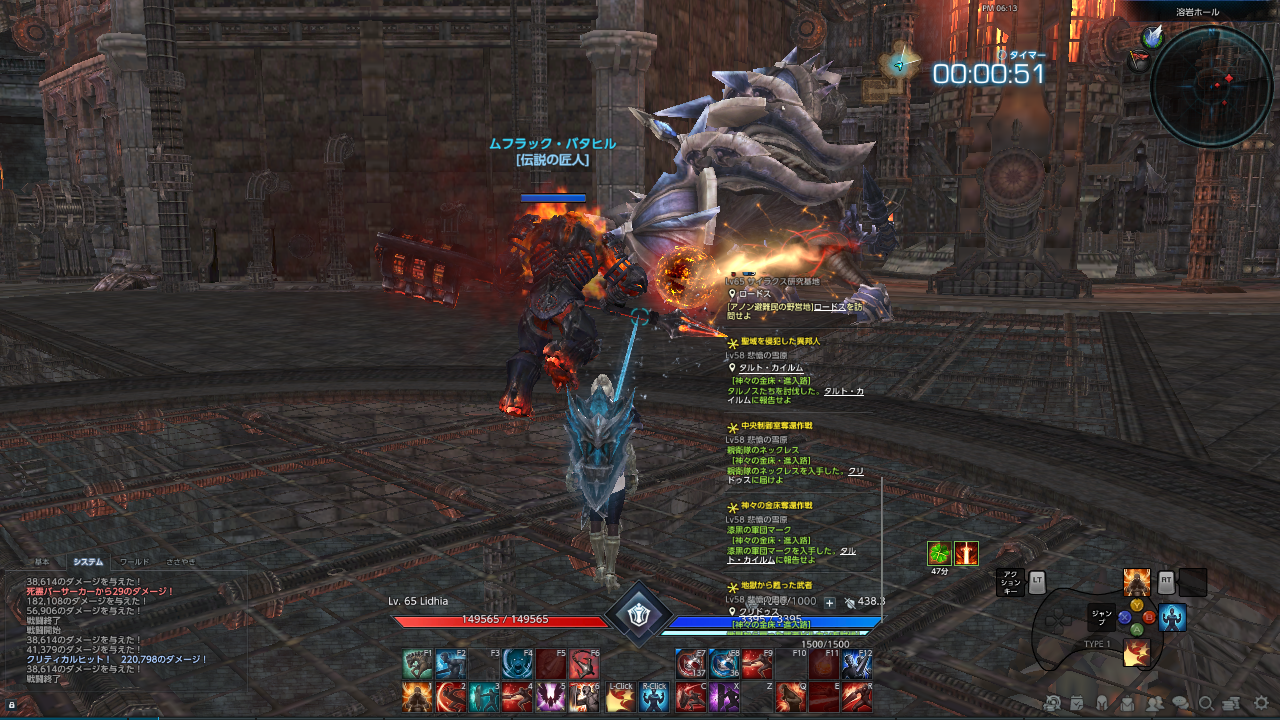
Task: Click the flaming sword buff icon
Action: (966, 553)
